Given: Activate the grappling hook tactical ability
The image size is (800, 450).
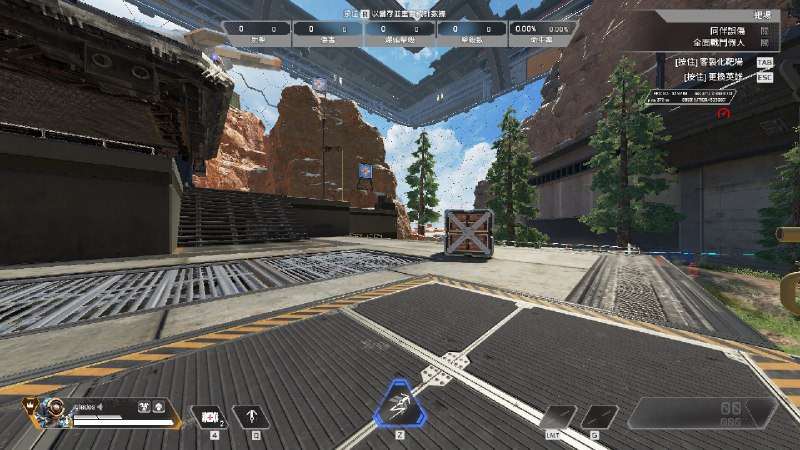Looking at the screenshot, I should click(251, 416).
